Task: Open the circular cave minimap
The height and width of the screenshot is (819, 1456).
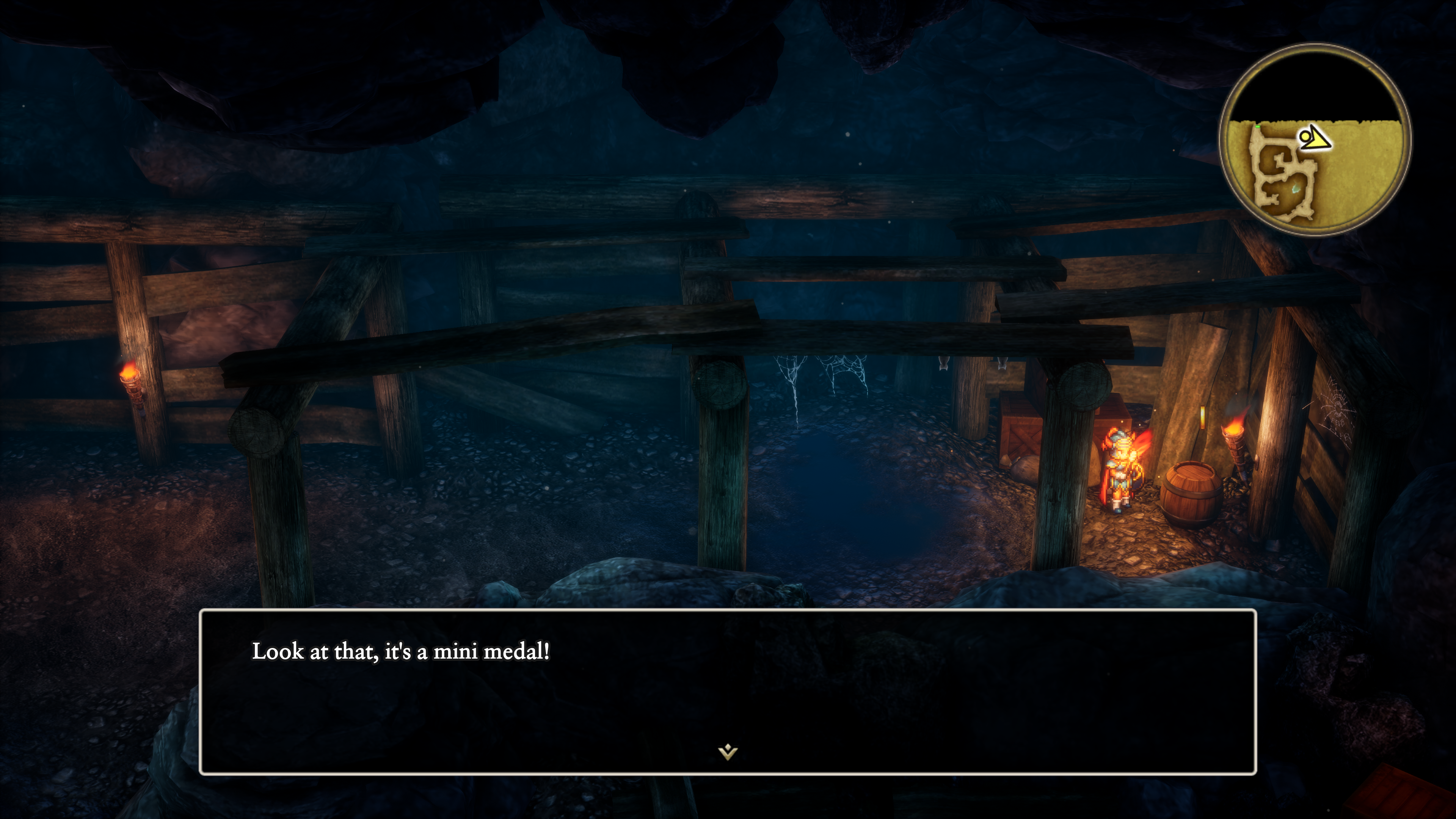Action: coord(1315,140)
